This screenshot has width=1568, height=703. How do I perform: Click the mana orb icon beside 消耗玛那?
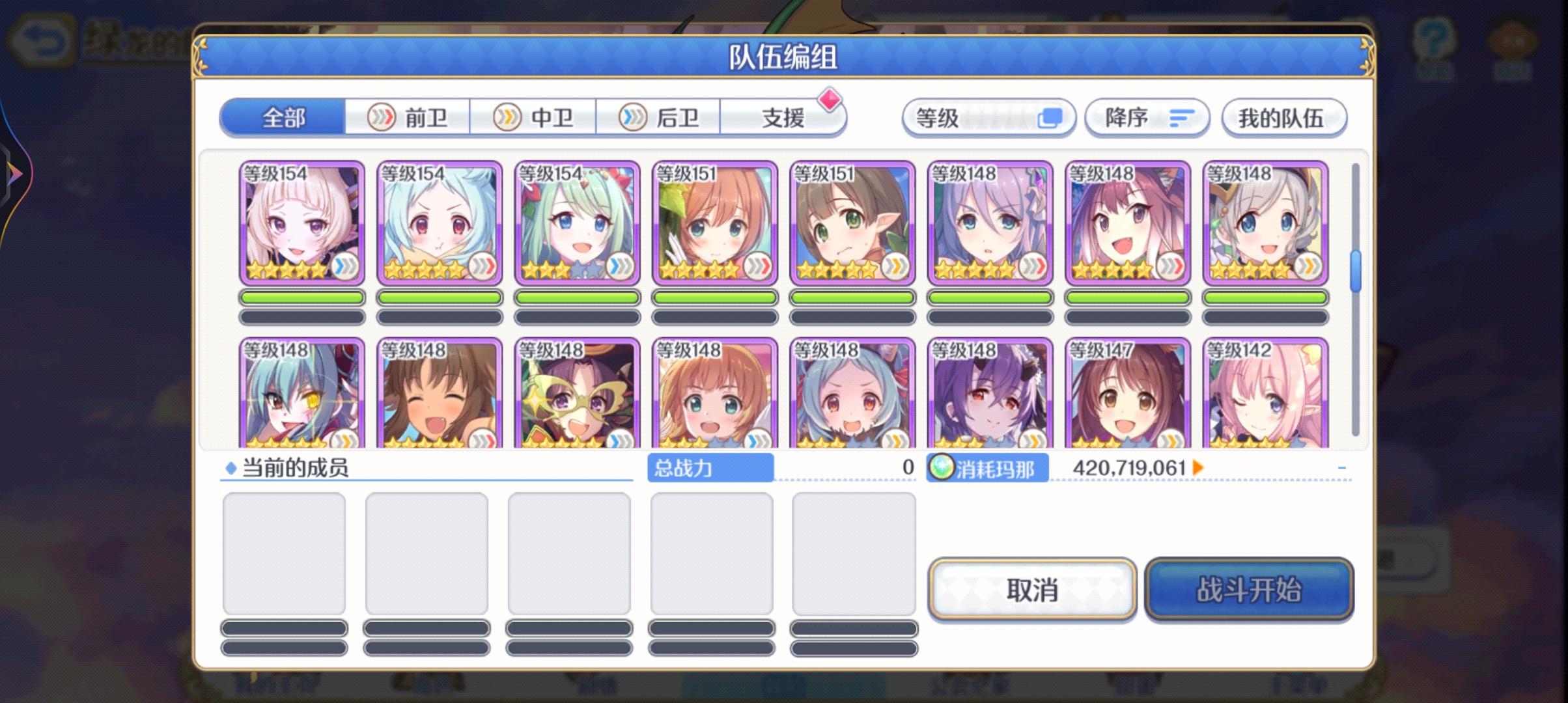tap(940, 467)
